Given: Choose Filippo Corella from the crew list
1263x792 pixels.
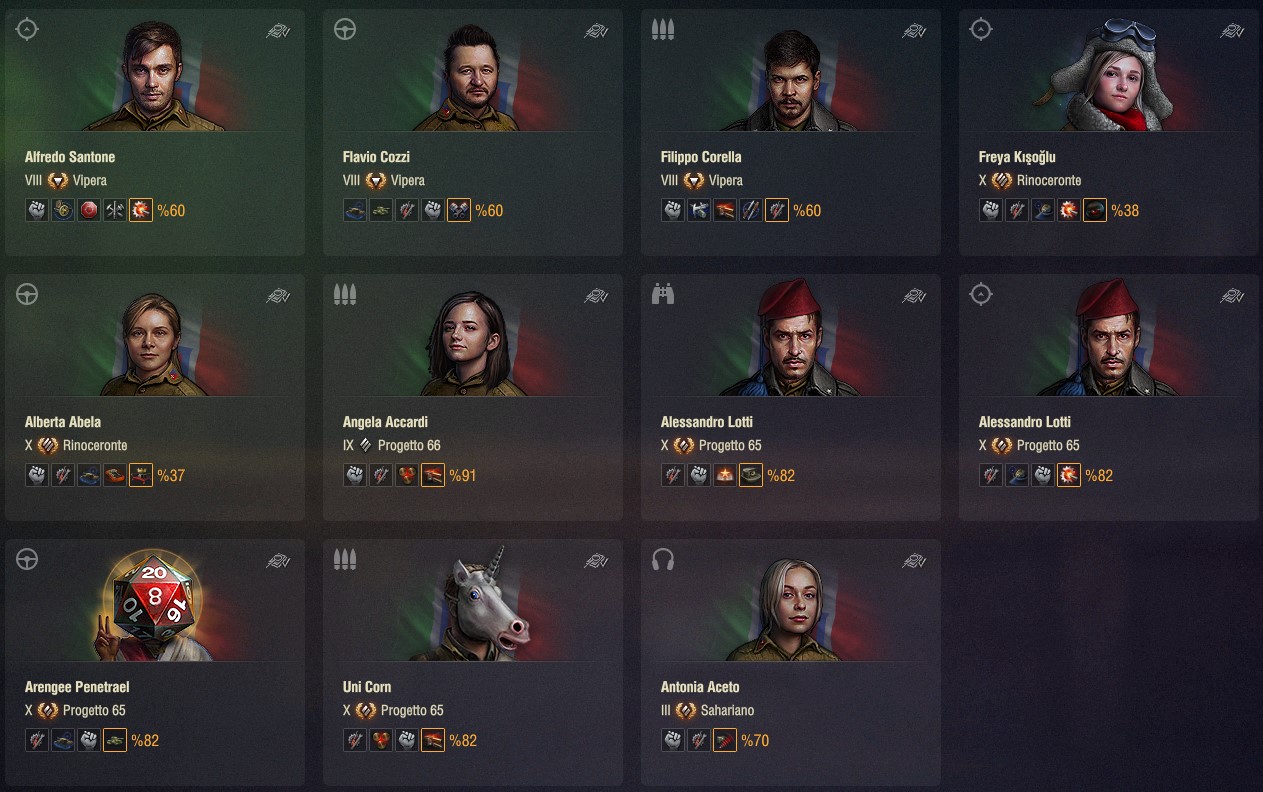Looking at the screenshot, I should (x=791, y=133).
